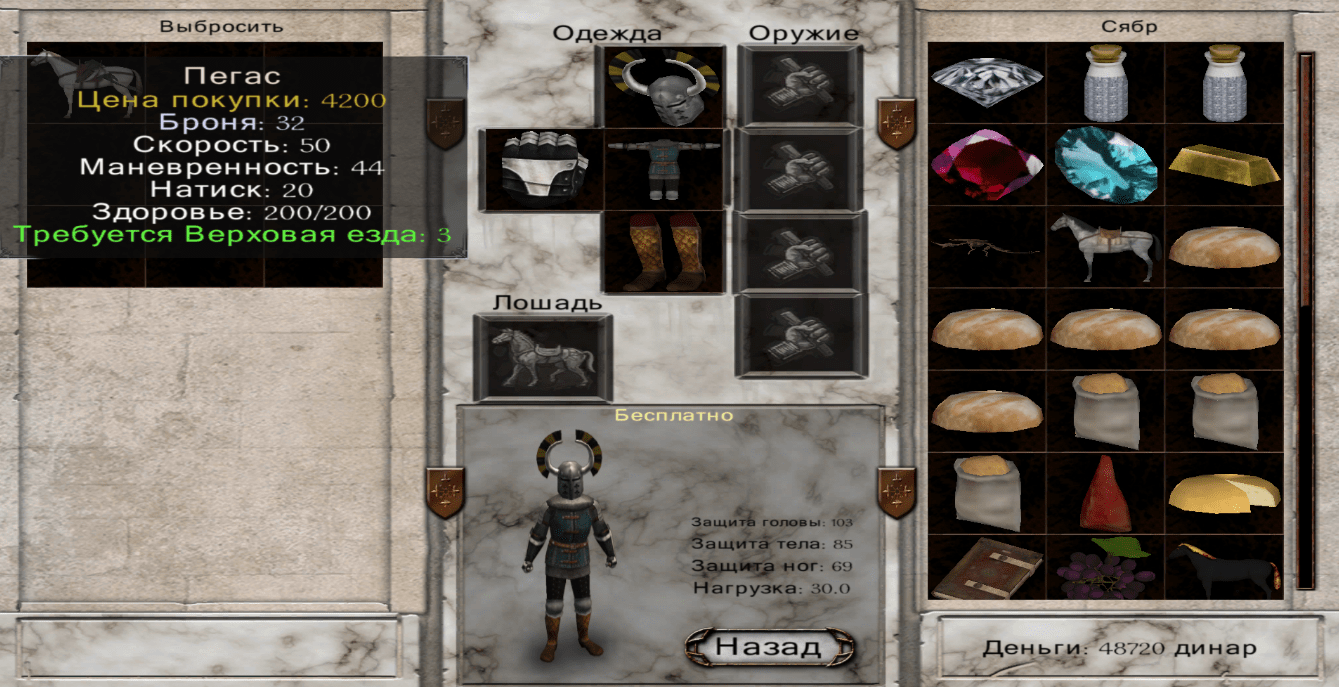Pick the bunch of grapes
Image resolution: width=1339 pixels, height=687 pixels.
coord(1105,568)
